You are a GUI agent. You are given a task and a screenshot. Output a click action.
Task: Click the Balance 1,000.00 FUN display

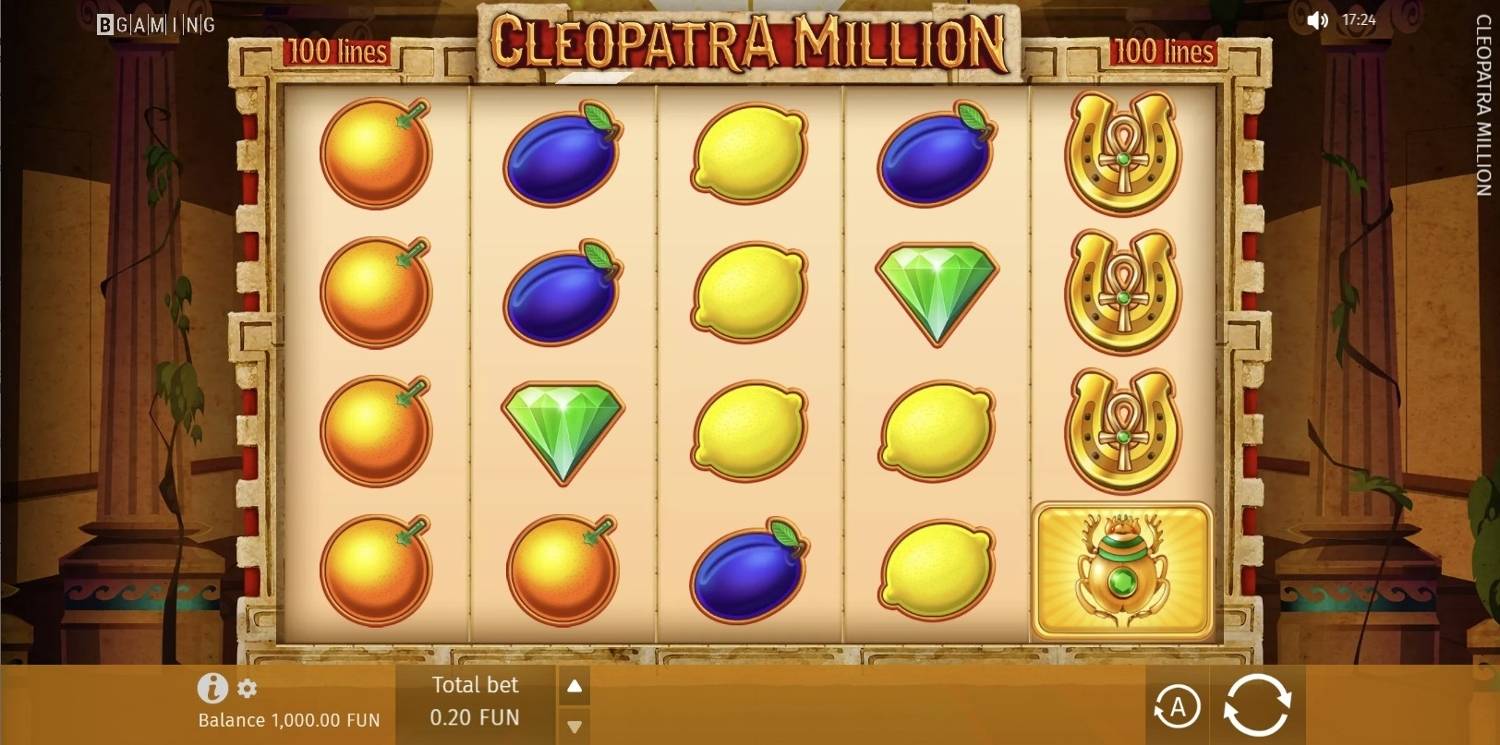[287, 719]
